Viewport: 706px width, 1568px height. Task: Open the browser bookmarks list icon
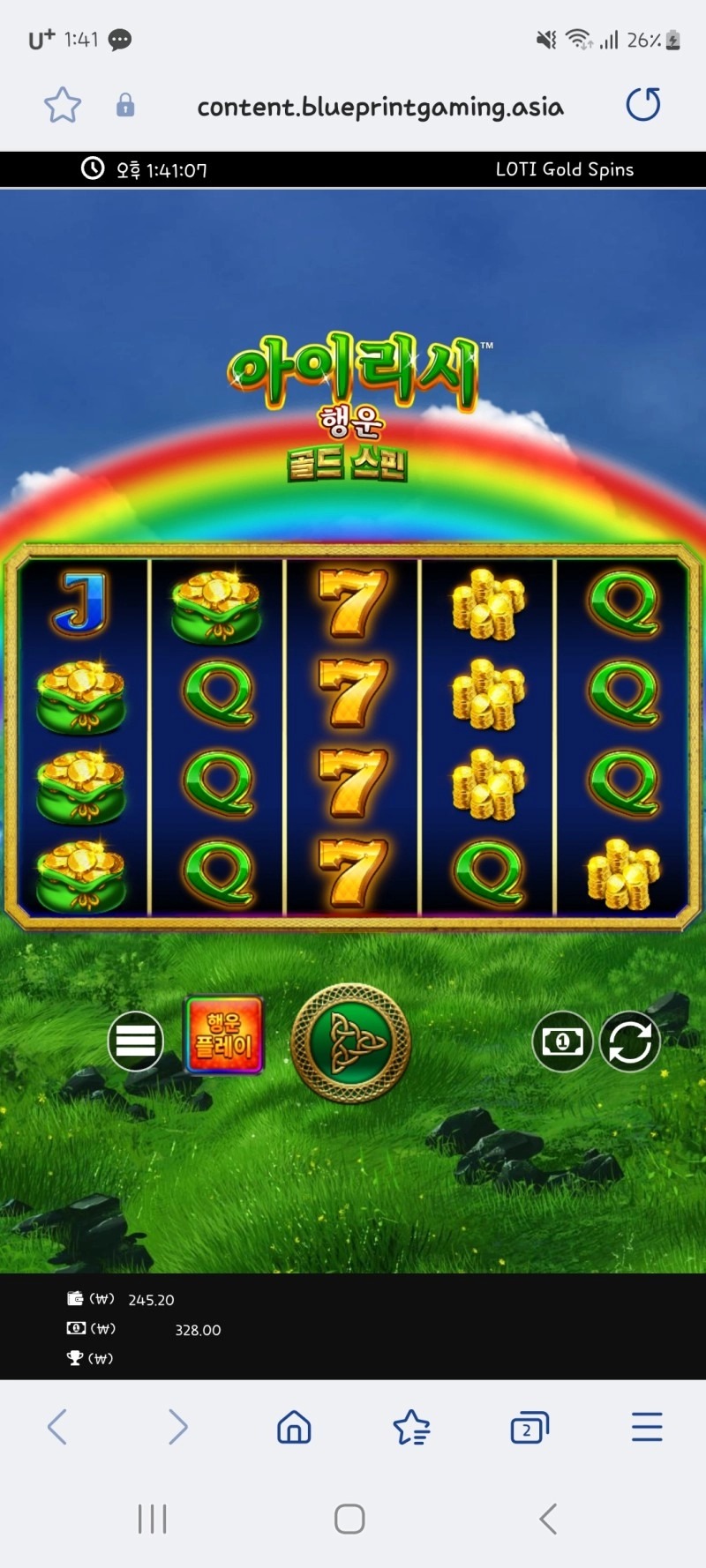[x=411, y=1427]
